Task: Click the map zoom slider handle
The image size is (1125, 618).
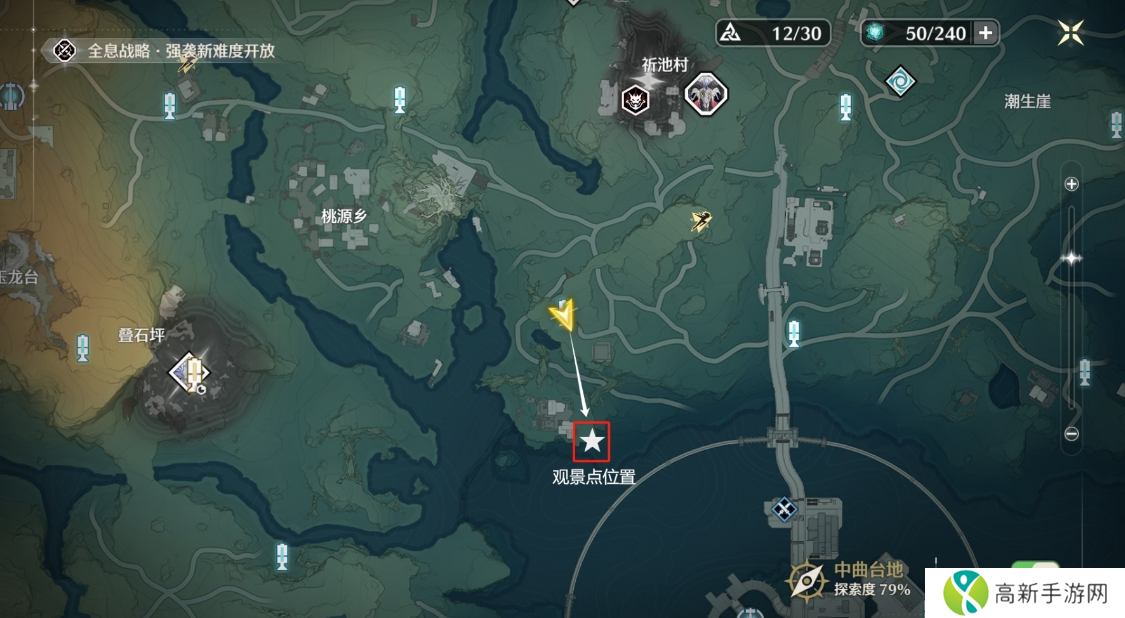Action: click(x=1071, y=258)
